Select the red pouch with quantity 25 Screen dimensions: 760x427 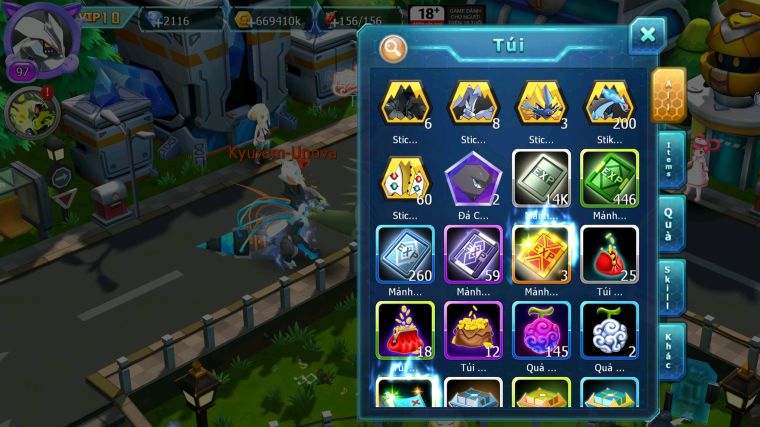pos(609,254)
